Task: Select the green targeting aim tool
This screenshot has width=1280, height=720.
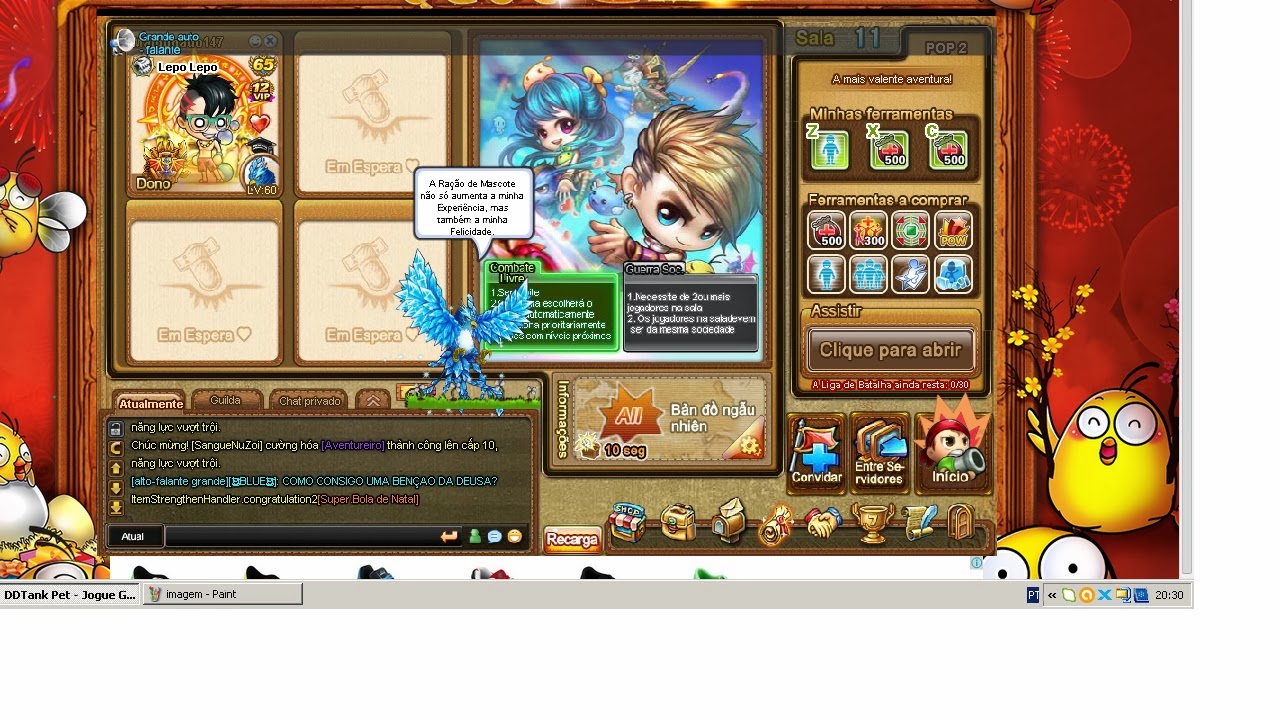Action: pos(910,230)
